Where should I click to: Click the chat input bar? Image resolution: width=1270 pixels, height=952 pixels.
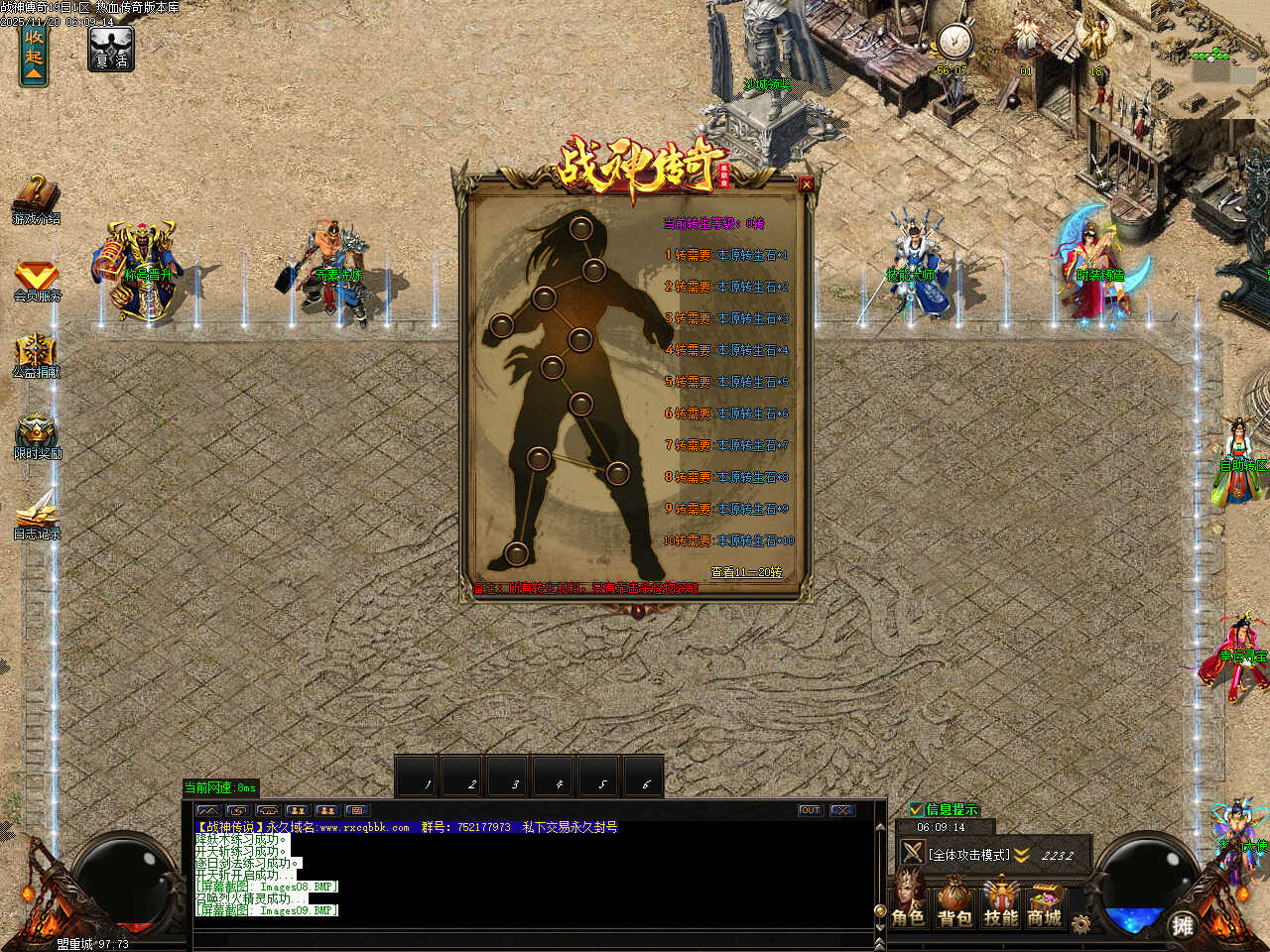[x=534, y=938]
